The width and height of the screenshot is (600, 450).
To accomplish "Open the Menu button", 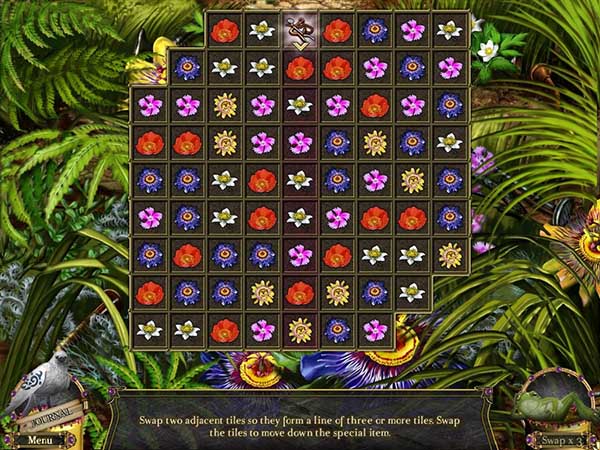I will [x=39, y=439].
